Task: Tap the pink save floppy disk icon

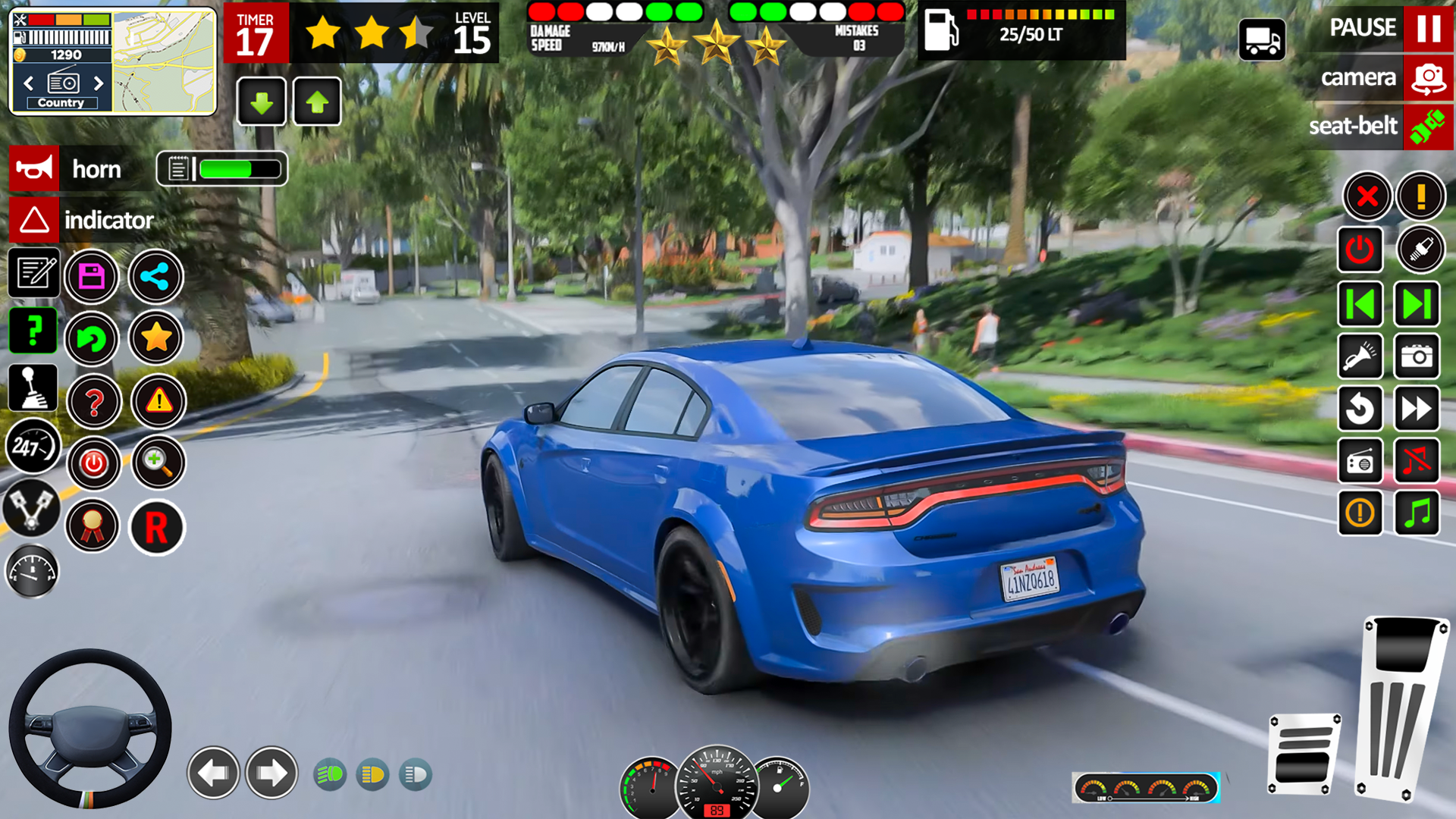Action: [92, 277]
